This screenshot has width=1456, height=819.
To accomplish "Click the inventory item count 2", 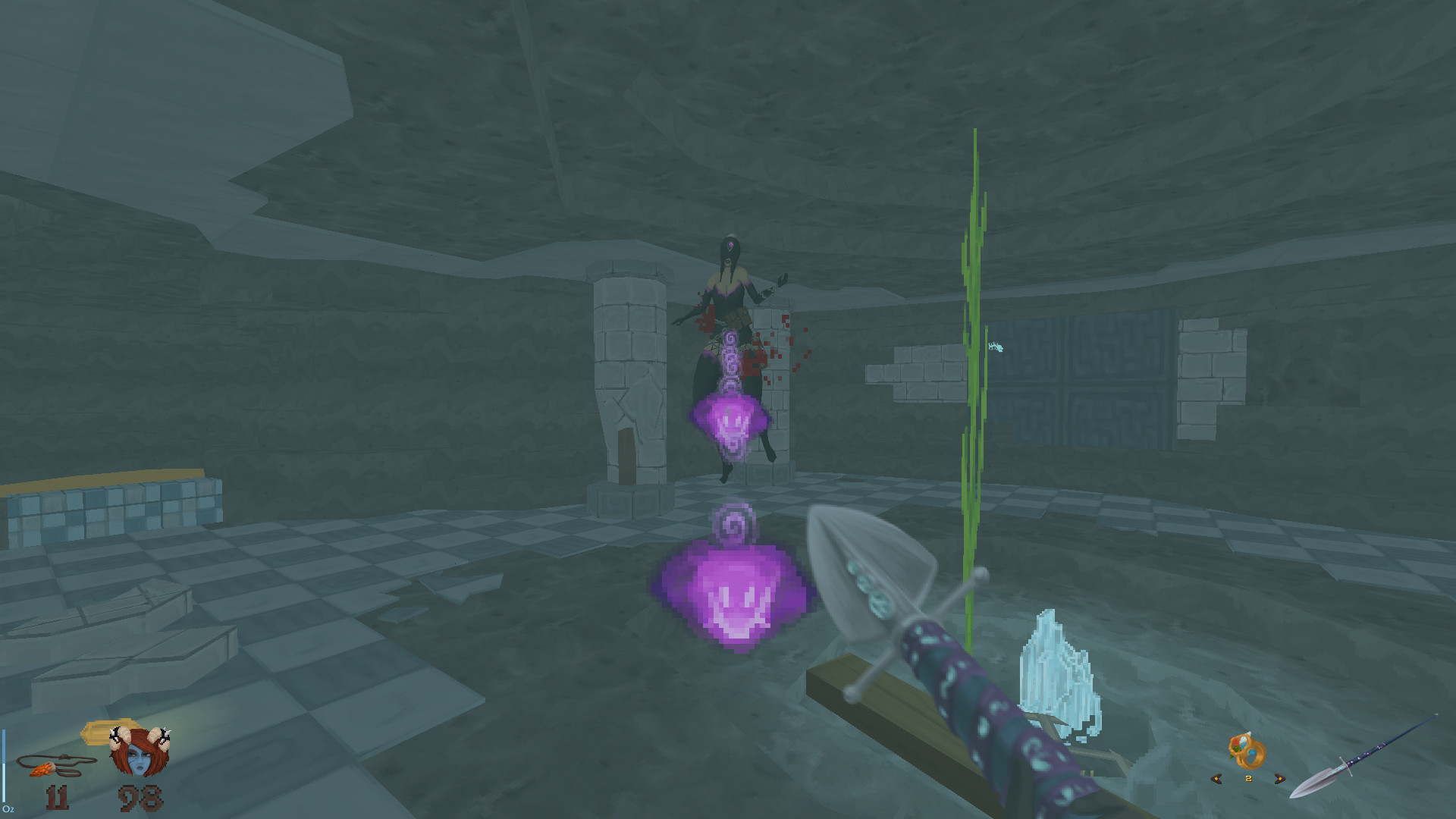I will (x=1248, y=778).
